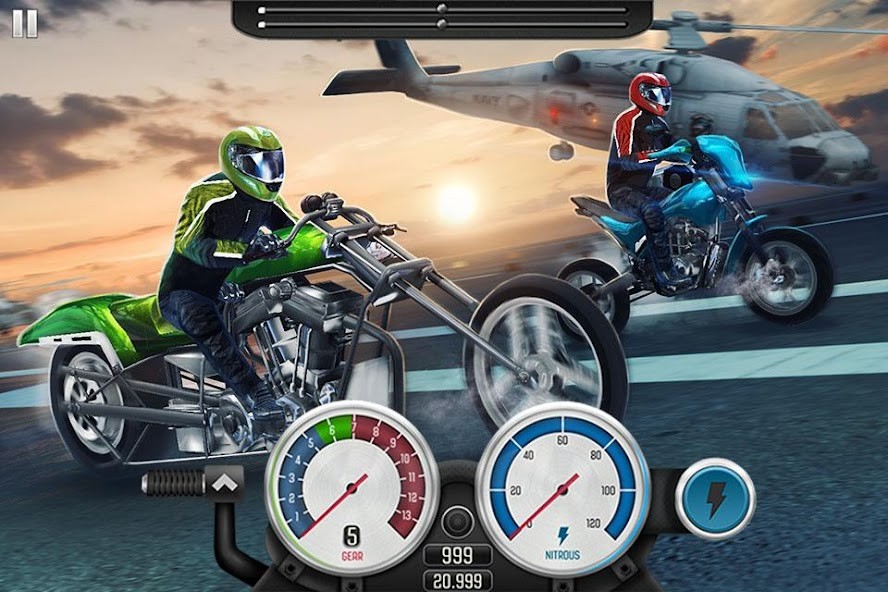Activate the nitrous lightning bolt button

coord(714,499)
